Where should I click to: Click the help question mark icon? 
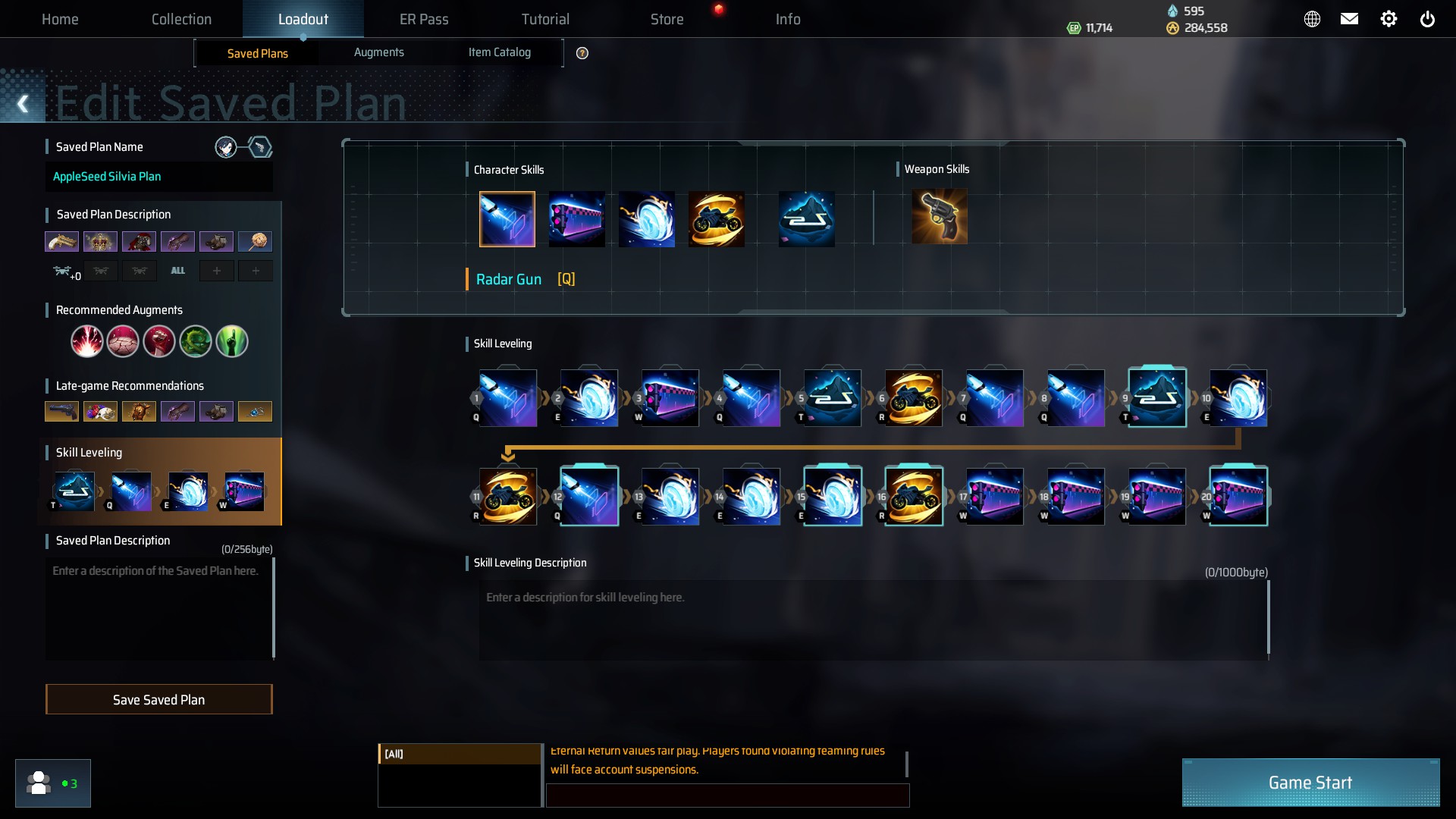coord(582,53)
